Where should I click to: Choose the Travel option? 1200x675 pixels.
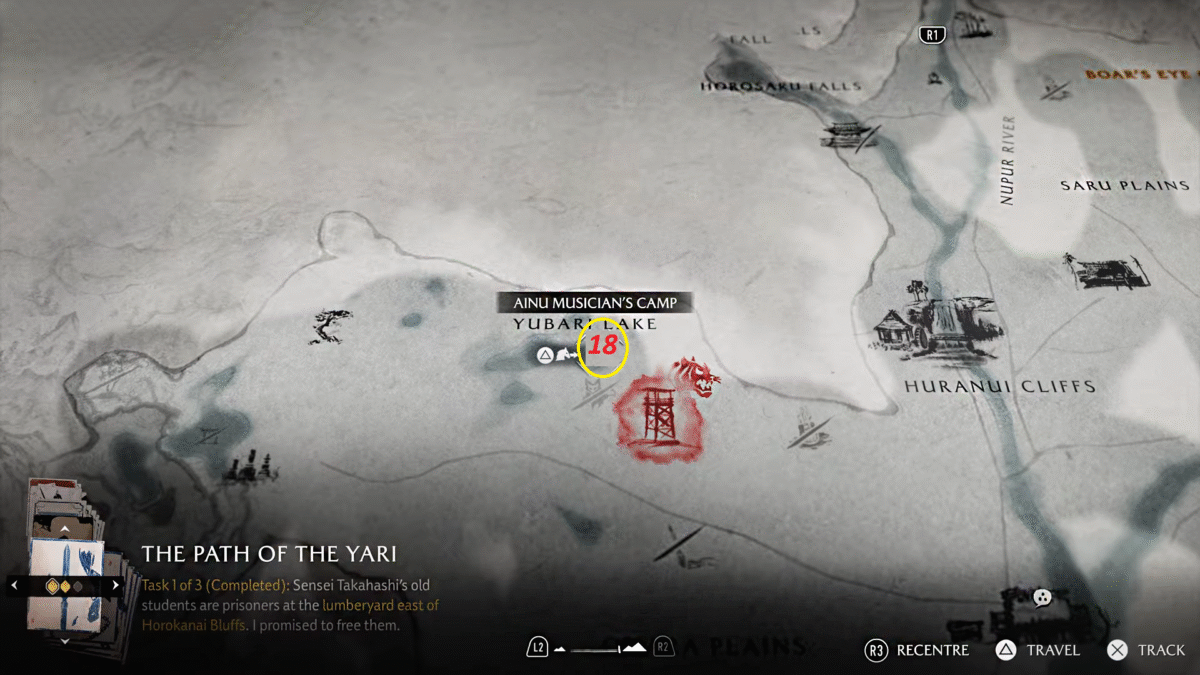pyautogui.click(x=1038, y=650)
